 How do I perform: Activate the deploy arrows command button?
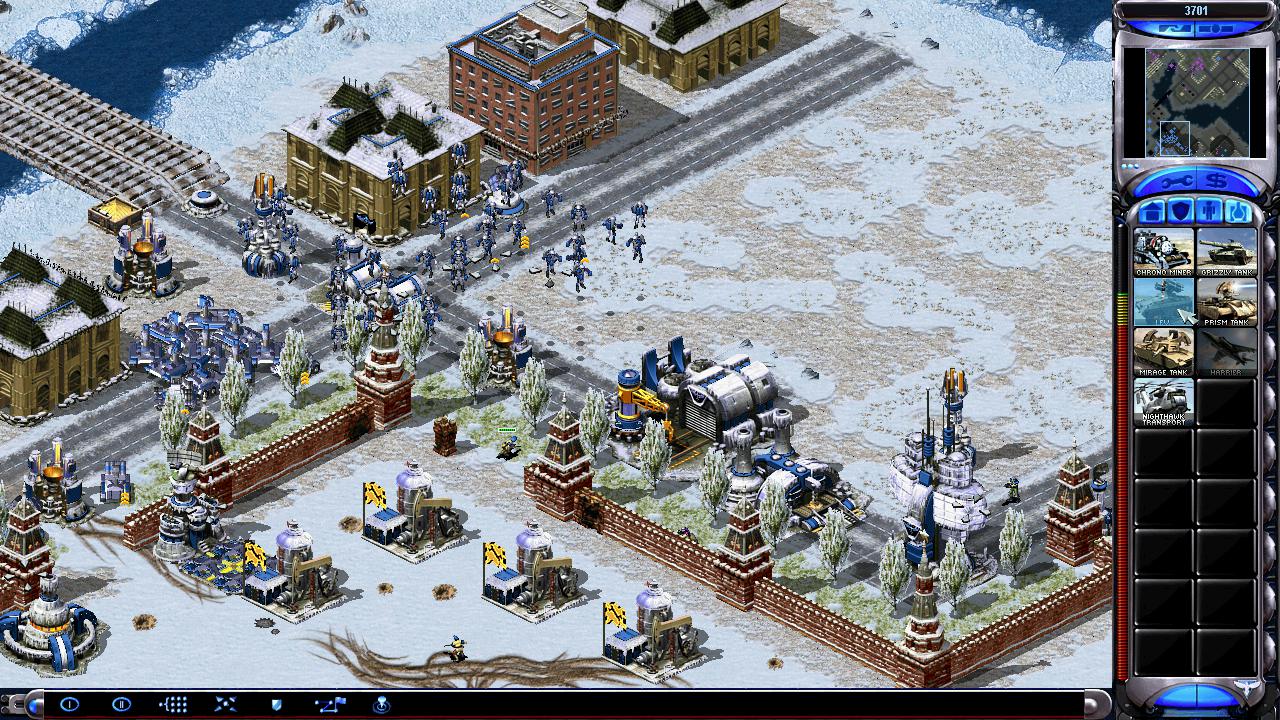click(225, 704)
